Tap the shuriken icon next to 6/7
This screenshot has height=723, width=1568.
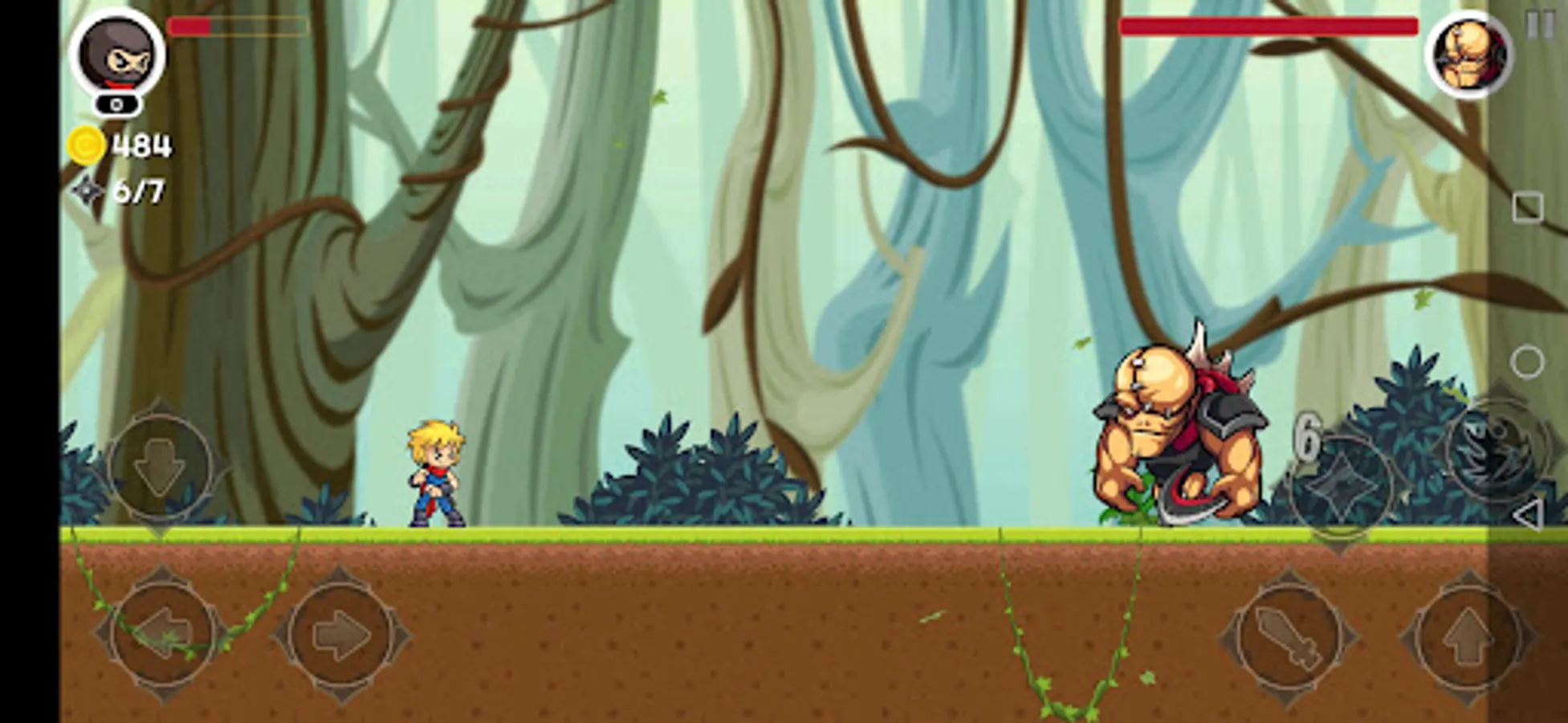(x=84, y=190)
